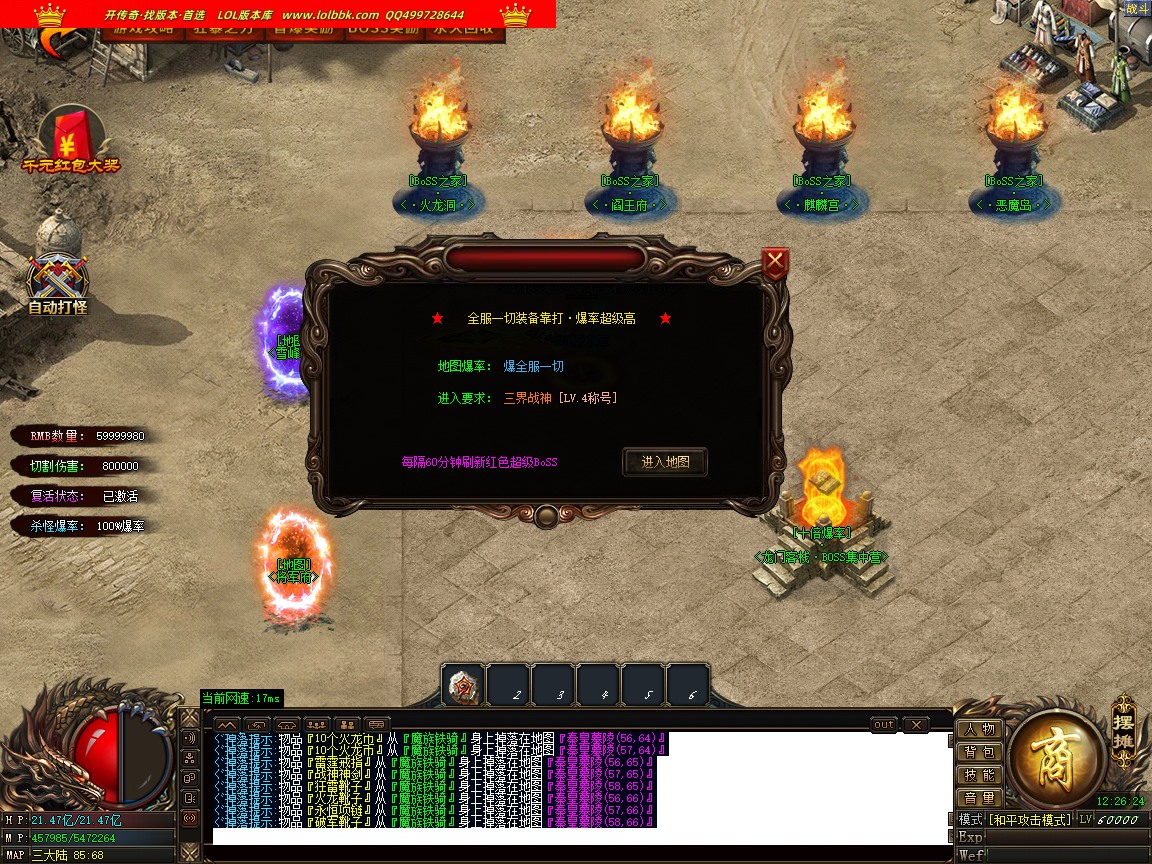Use the item in hotbar slot one
Image resolution: width=1152 pixels, height=864 pixels.
coord(464,687)
